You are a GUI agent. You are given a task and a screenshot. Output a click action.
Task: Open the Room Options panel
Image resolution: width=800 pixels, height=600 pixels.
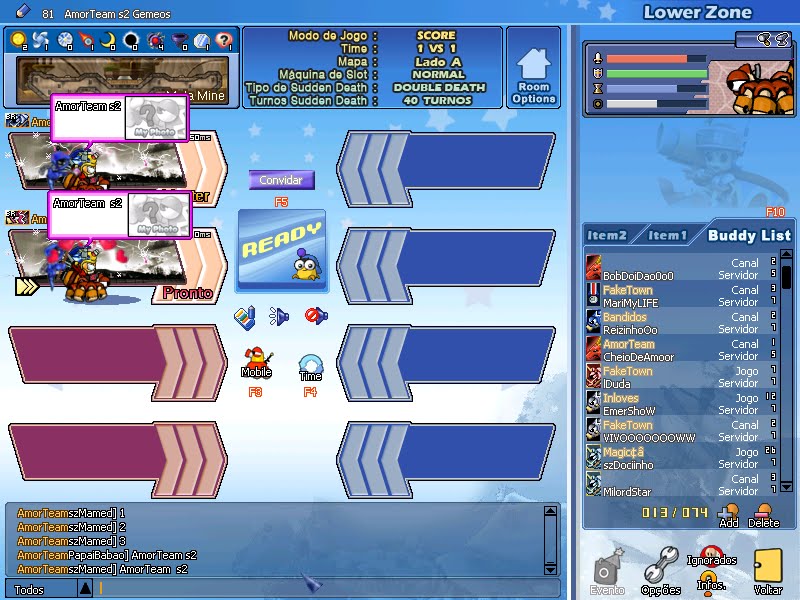[533, 68]
